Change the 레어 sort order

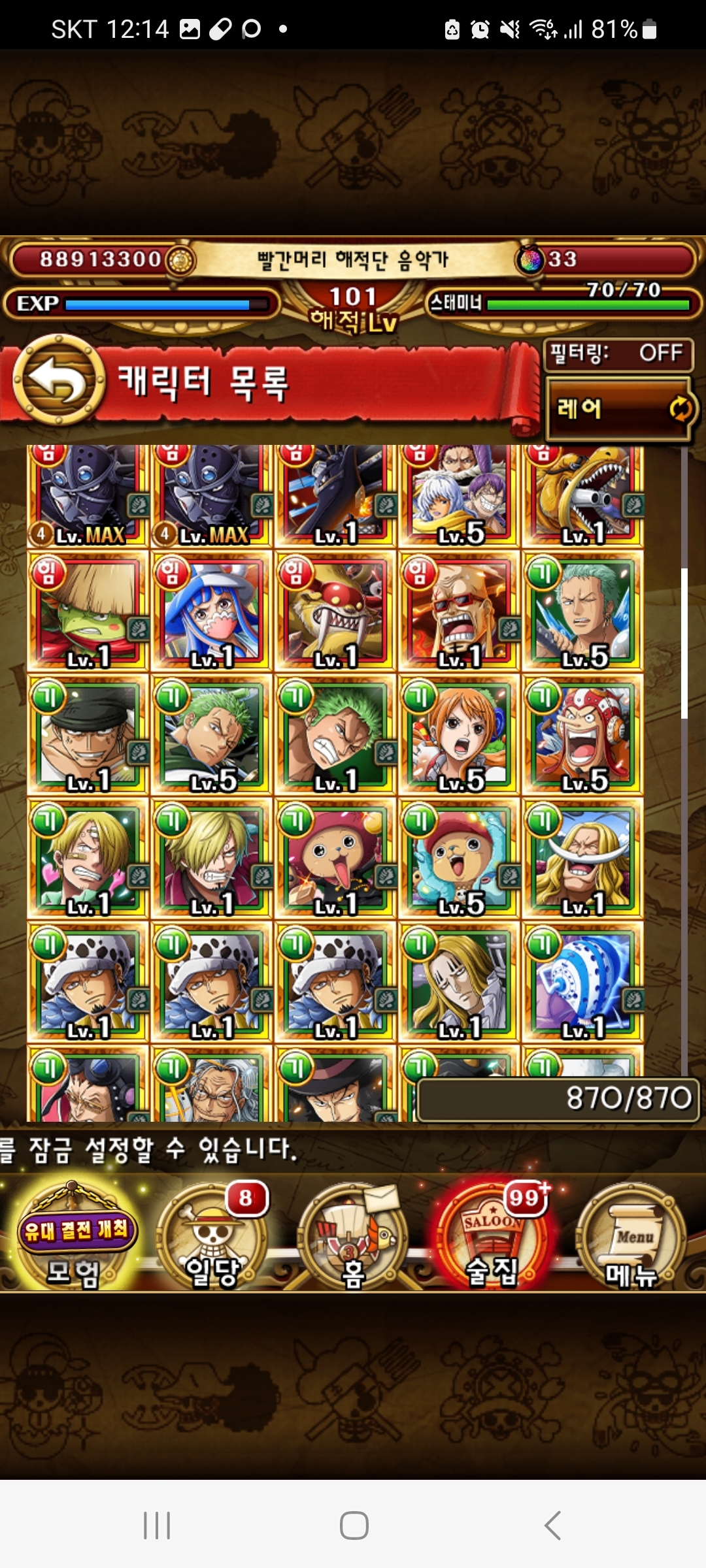(618, 409)
